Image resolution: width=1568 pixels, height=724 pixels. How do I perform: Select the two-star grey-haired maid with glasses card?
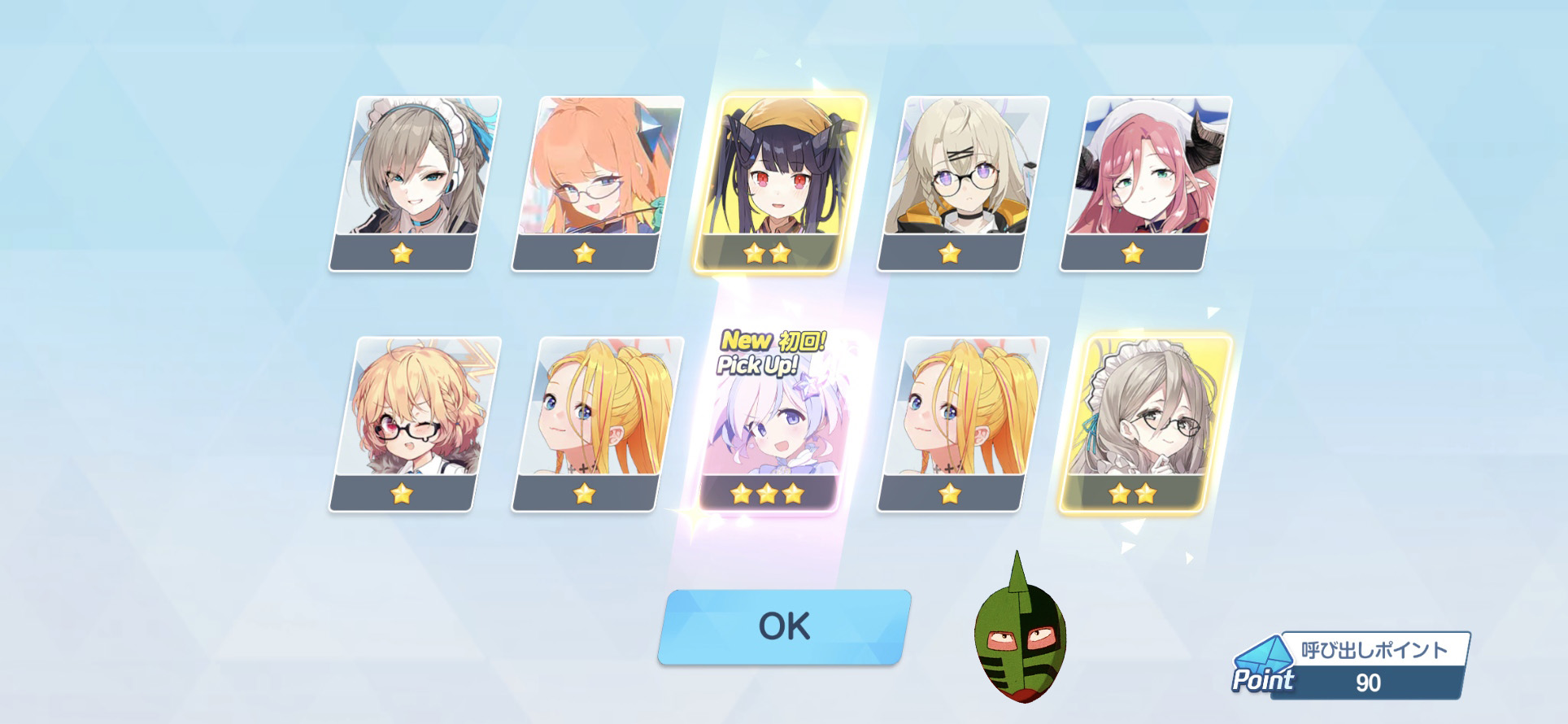pyautogui.click(x=1143, y=423)
